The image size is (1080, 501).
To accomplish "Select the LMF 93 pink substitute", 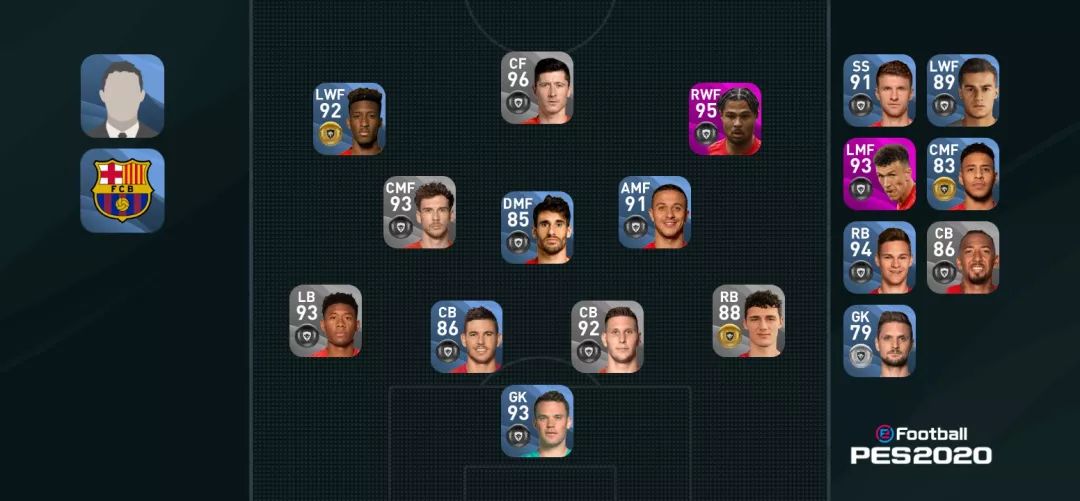I will [x=879, y=173].
